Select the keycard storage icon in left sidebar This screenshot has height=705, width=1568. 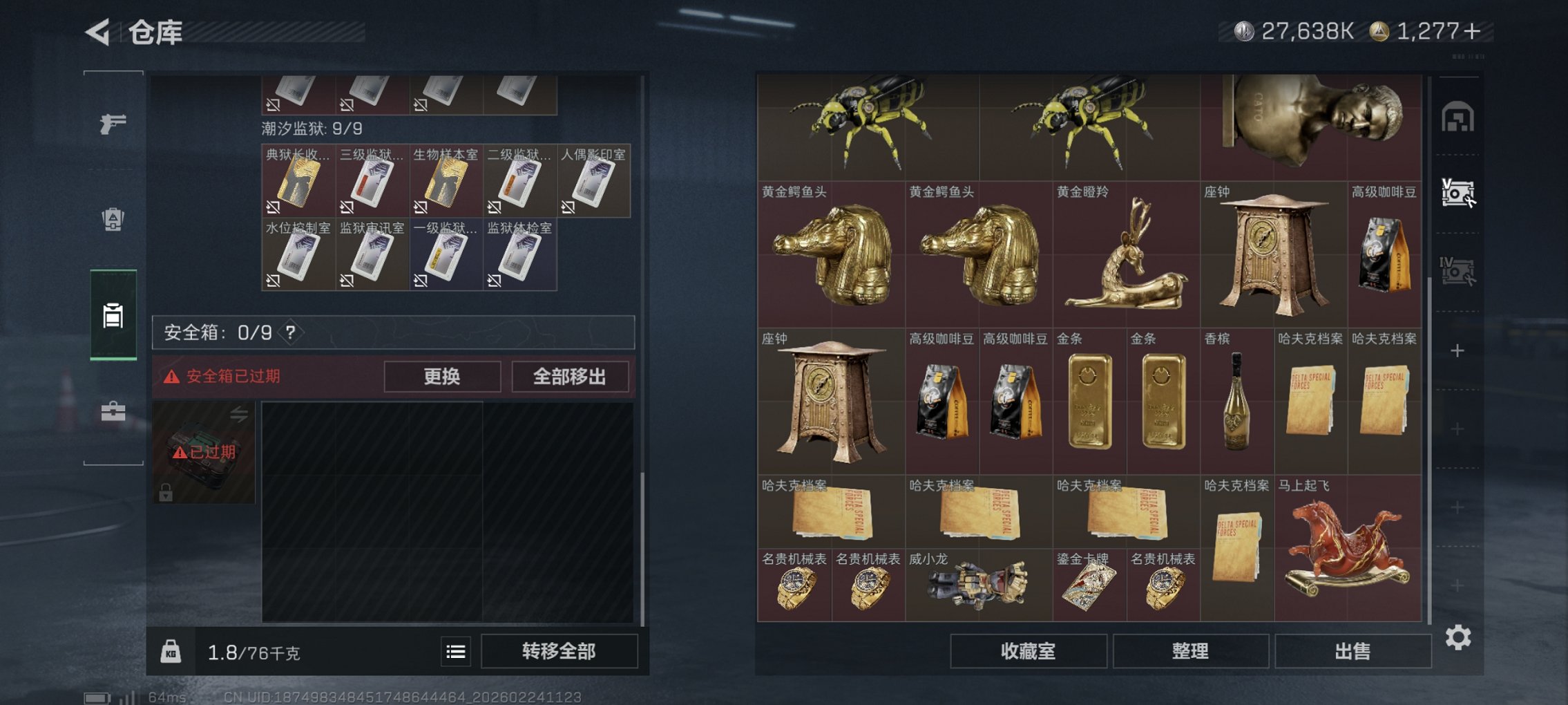tap(112, 317)
